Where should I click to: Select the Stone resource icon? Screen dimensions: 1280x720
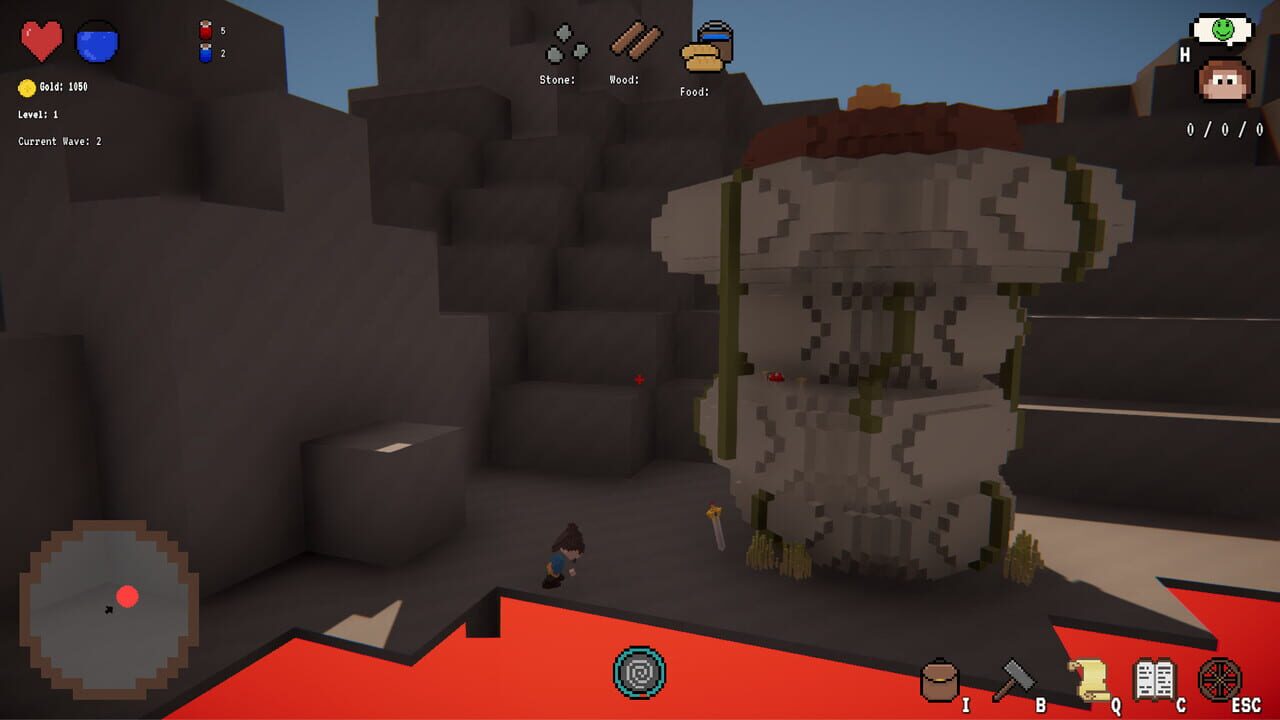pyautogui.click(x=565, y=43)
